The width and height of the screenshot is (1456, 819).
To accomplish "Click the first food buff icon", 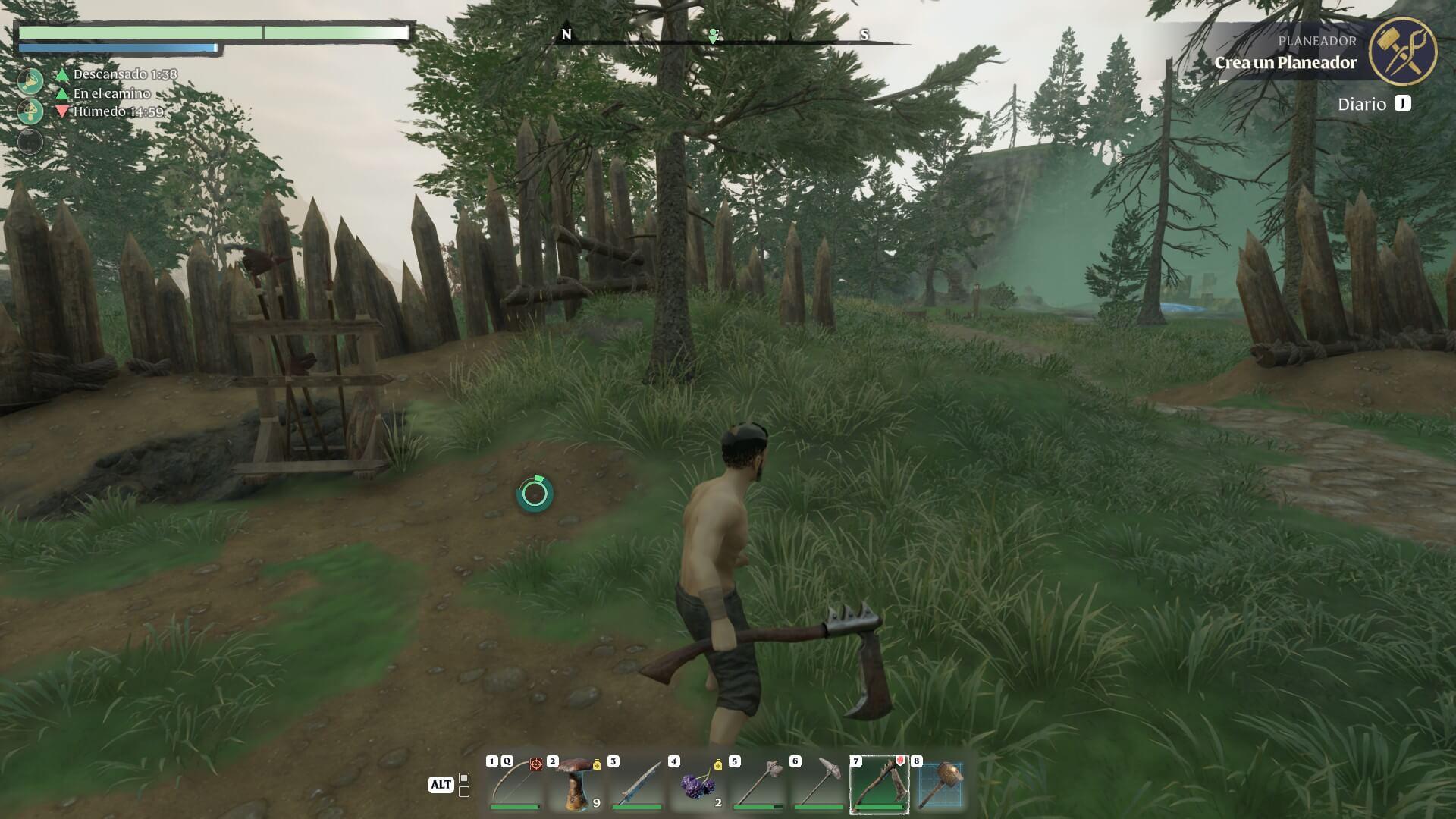I will point(30,80).
